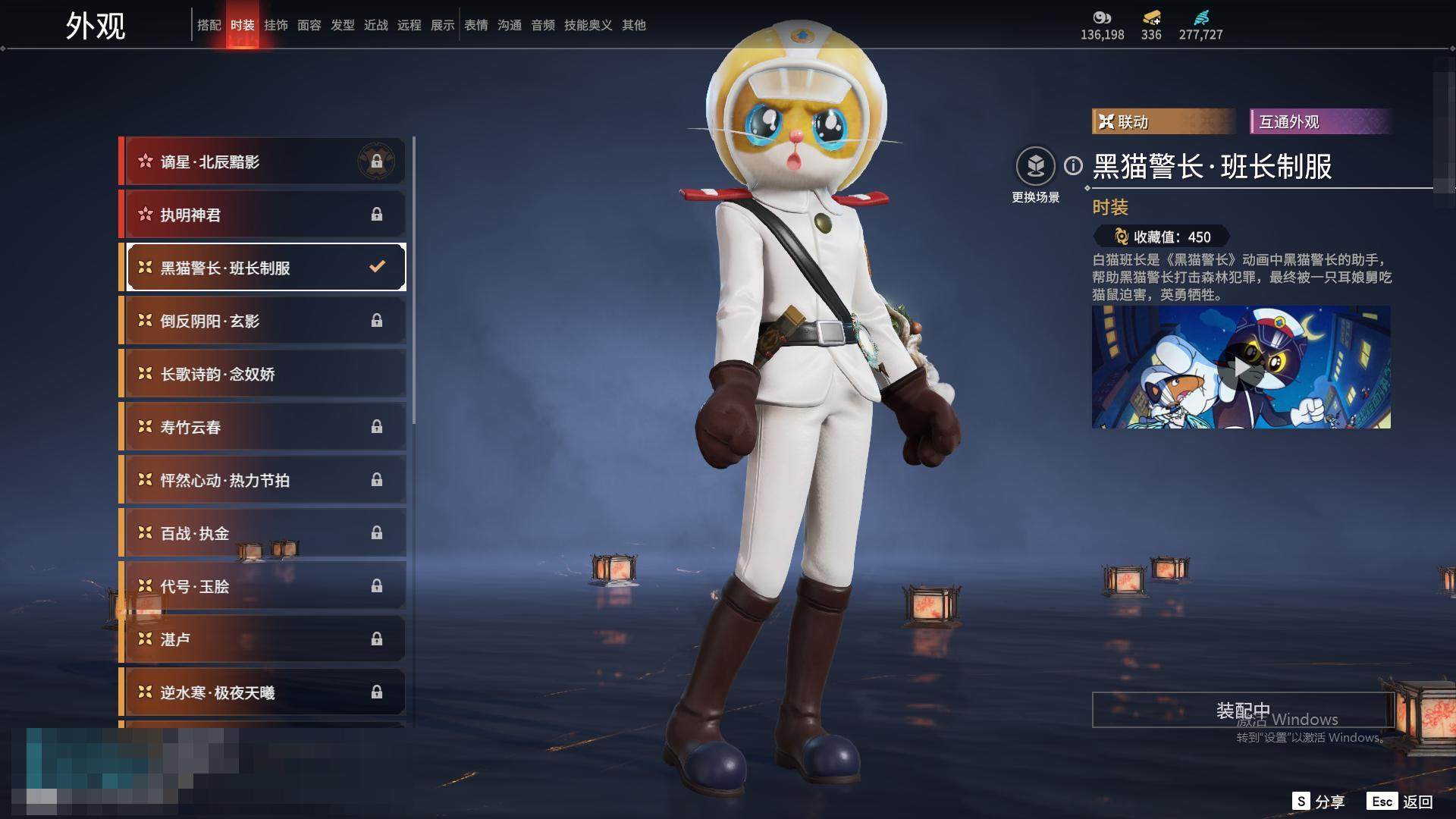Choose the 执明神君 outfit row

tap(262, 215)
